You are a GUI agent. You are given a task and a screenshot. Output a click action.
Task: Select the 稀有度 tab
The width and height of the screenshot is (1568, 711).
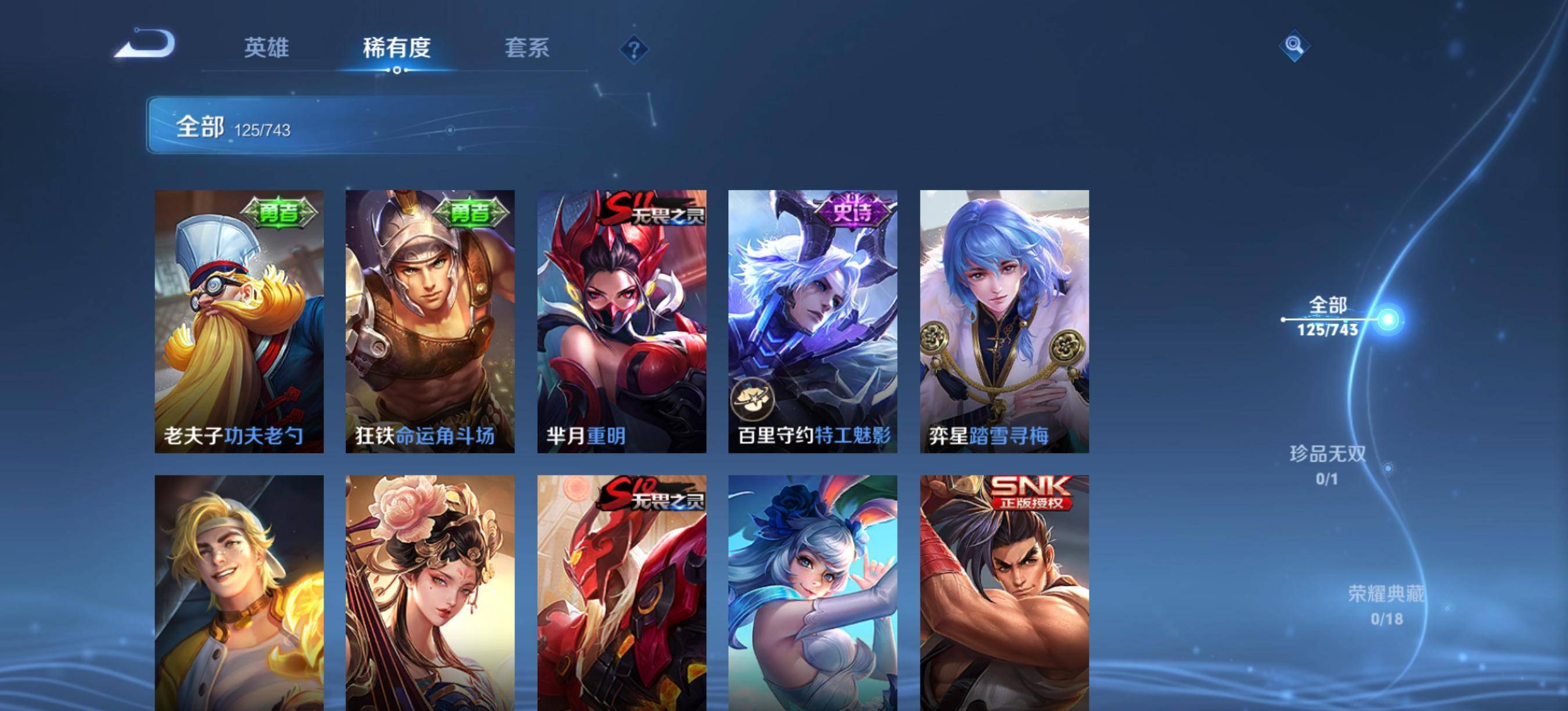point(397,48)
